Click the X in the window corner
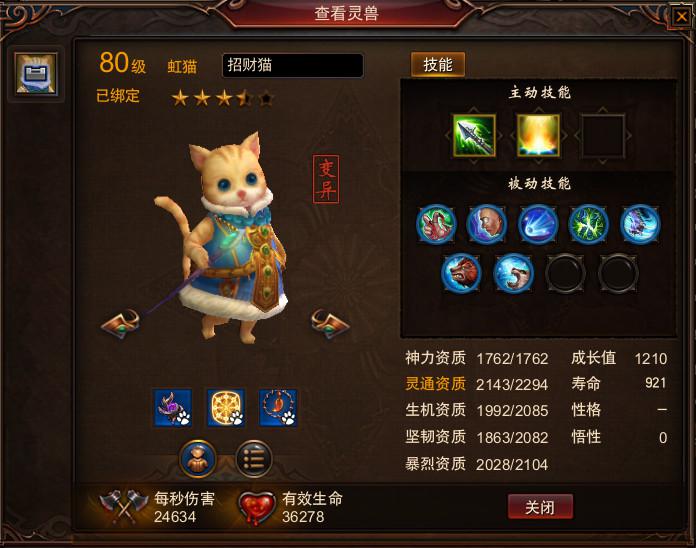This screenshot has width=696, height=548. [681, 15]
